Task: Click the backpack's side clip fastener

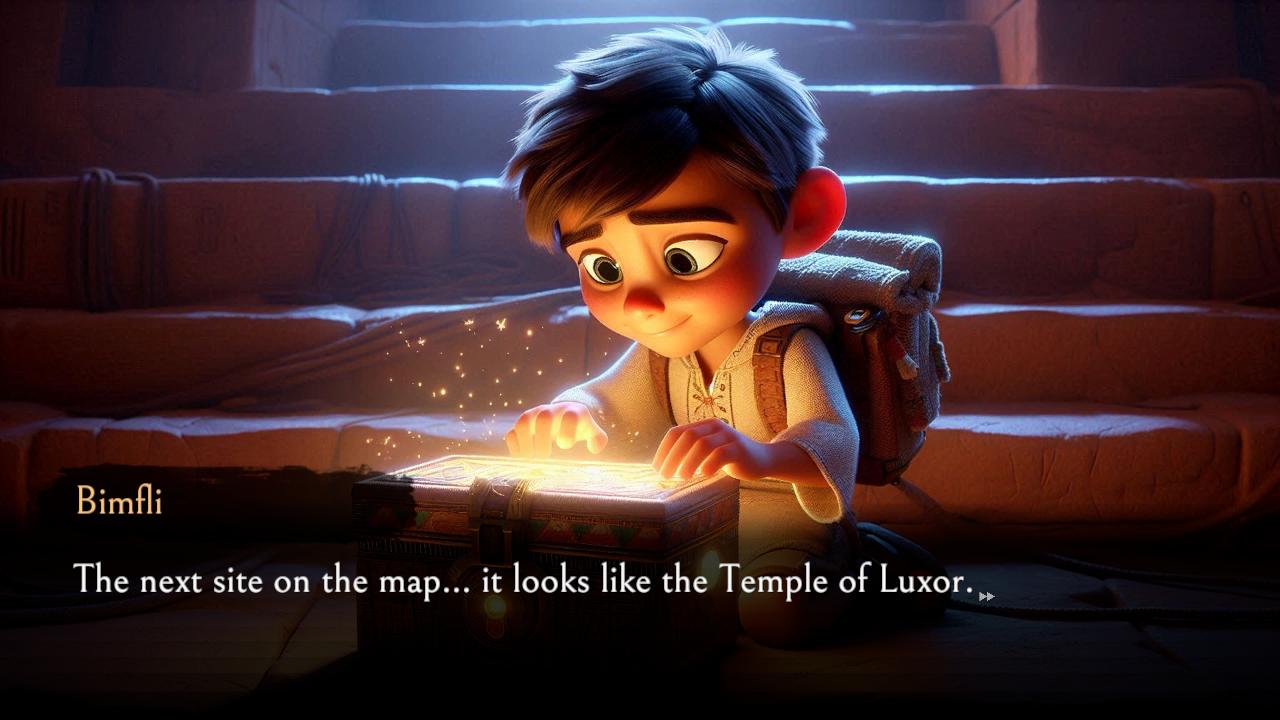Action: coord(858,315)
